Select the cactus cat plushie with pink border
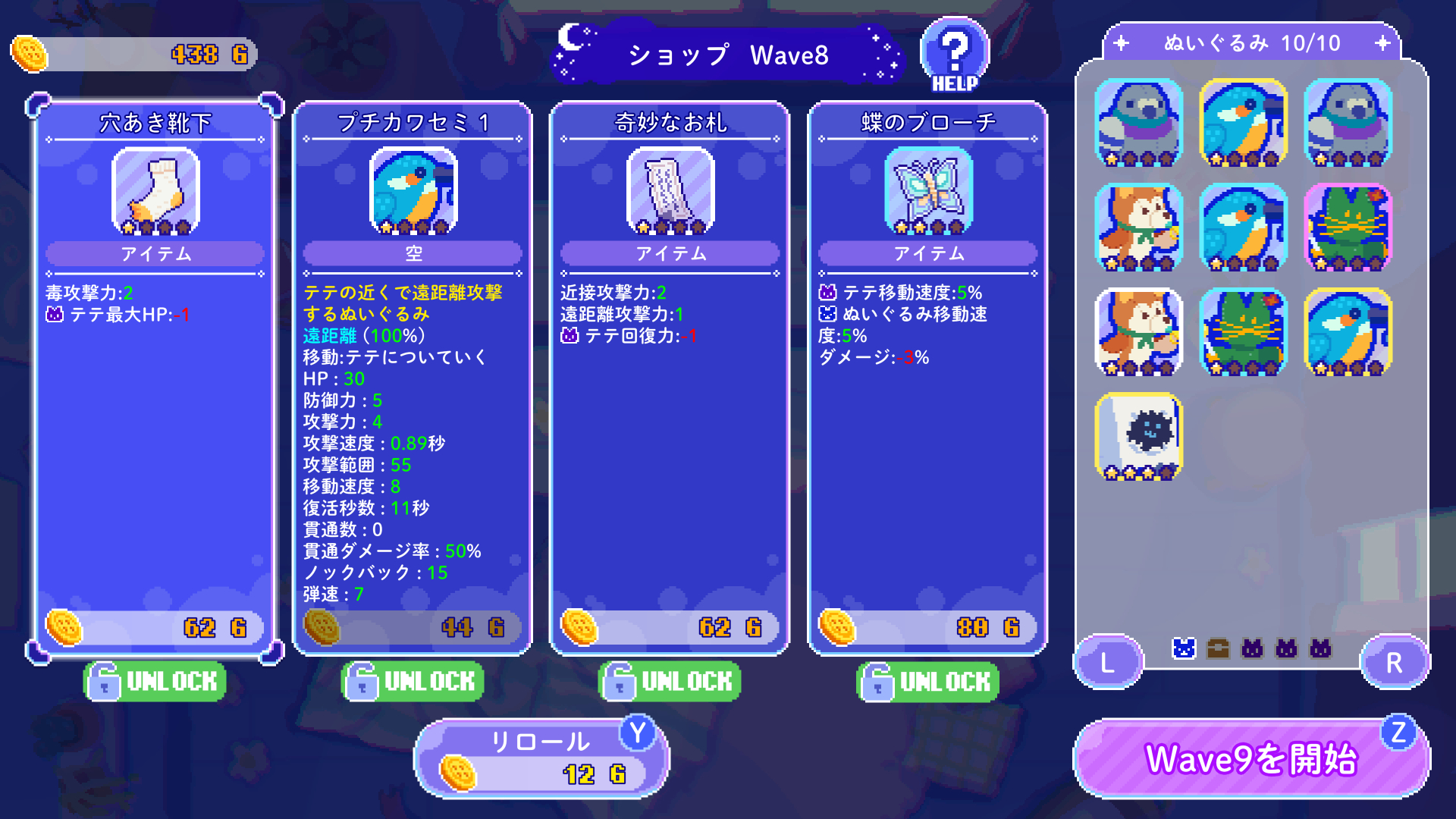Screen dimensions: 1456x819 (x=1347, y=231)
